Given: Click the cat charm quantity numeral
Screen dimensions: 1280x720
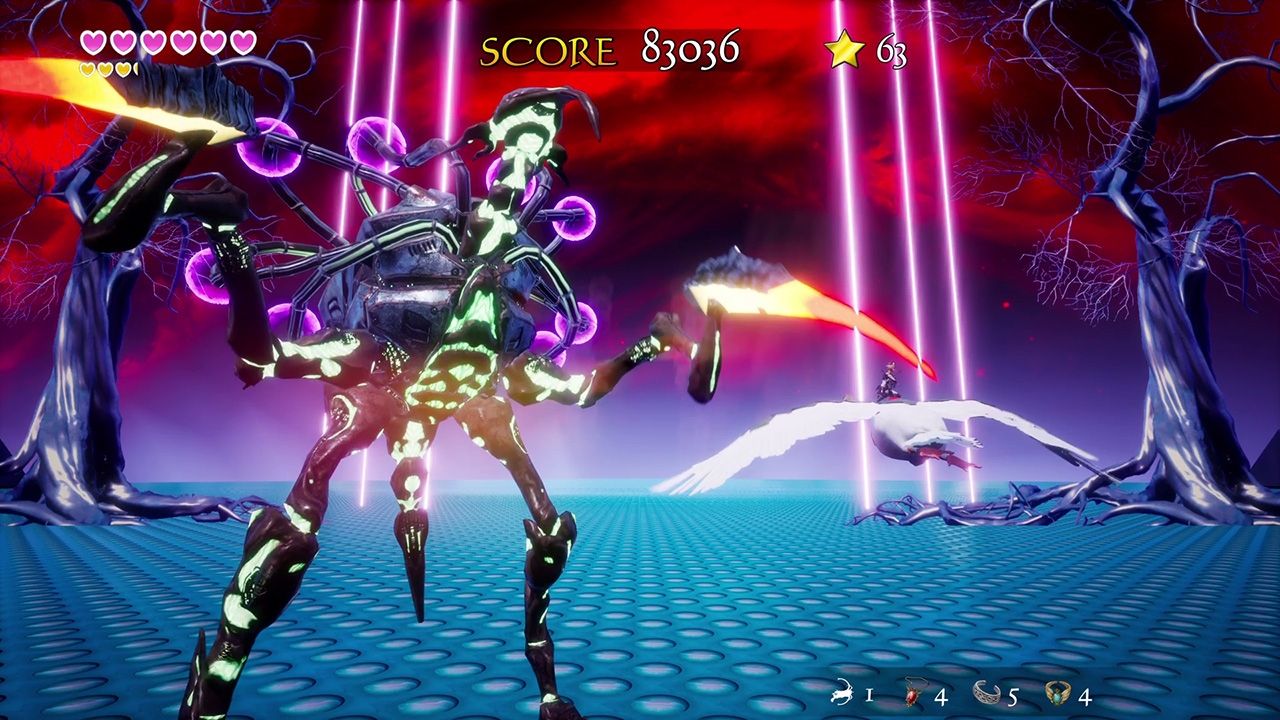Looking at the screenshot, I should click(871, 694).
